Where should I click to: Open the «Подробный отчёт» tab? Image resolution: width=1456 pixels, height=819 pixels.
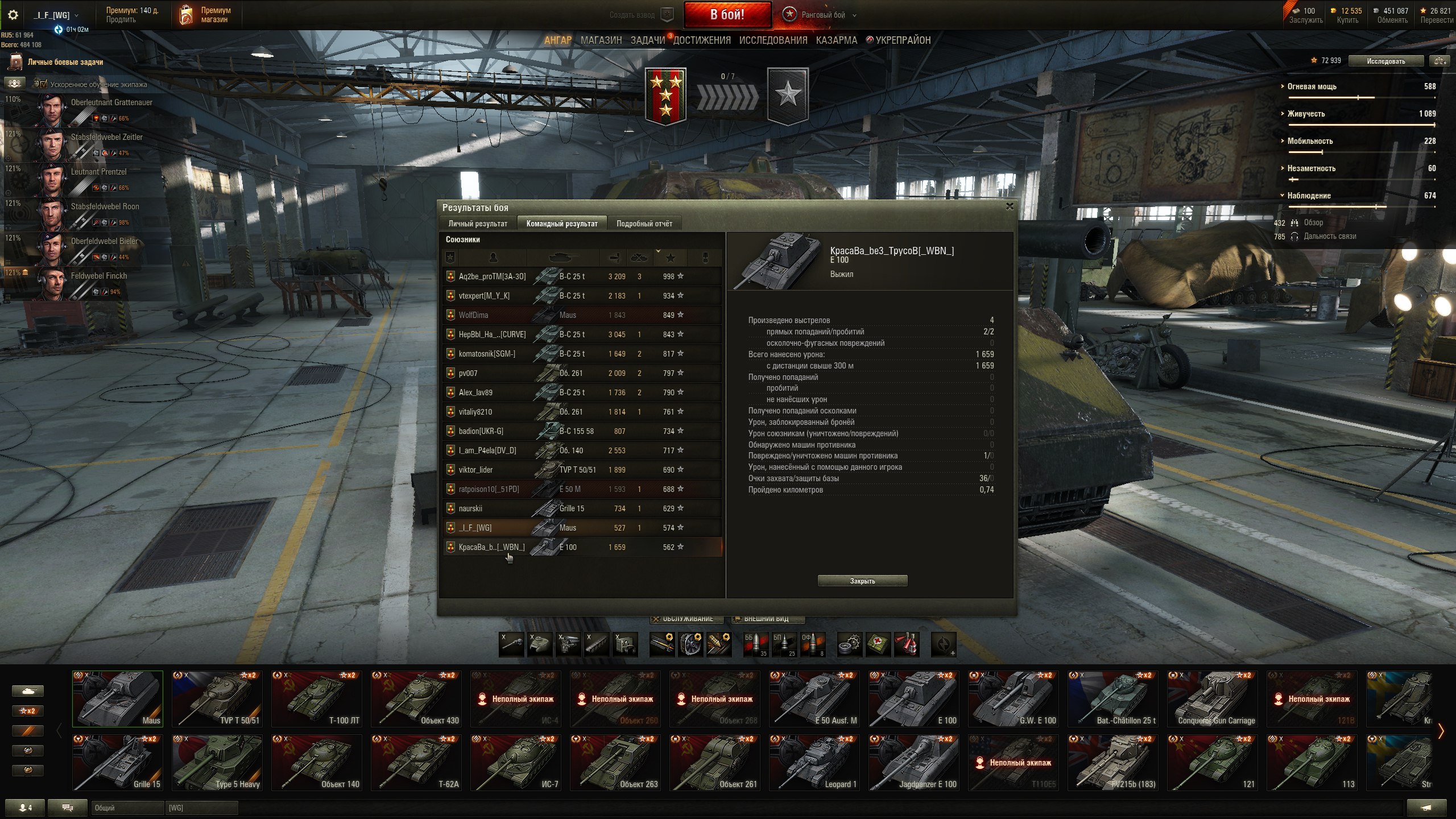click(x=644, y=224)
